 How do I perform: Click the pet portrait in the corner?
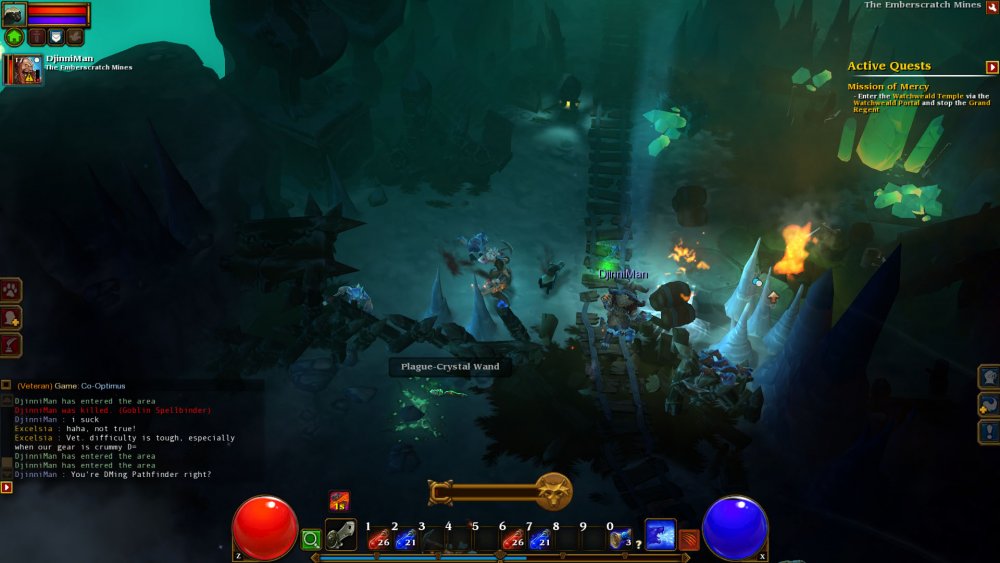(x=14, y=14)
